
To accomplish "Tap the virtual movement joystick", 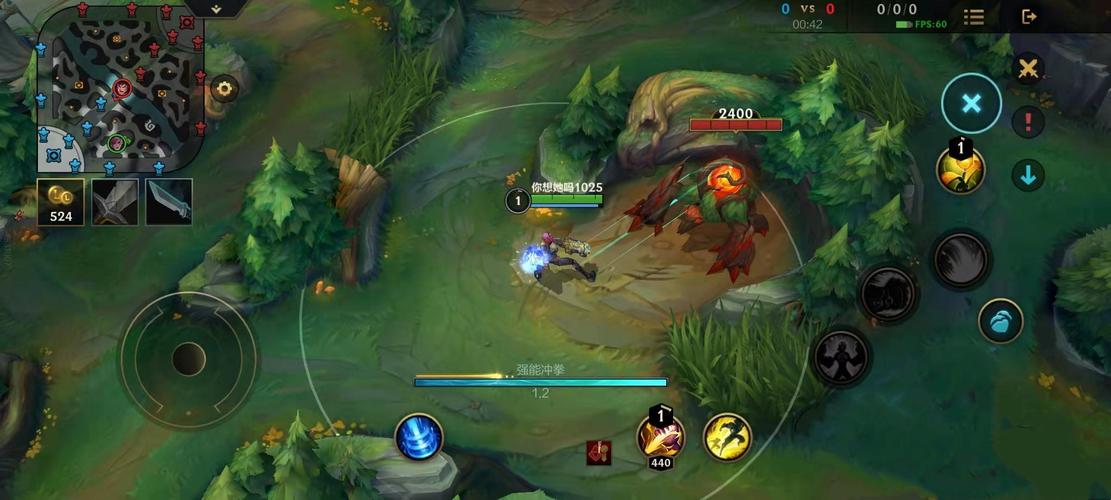I will (x=188, y=358).
